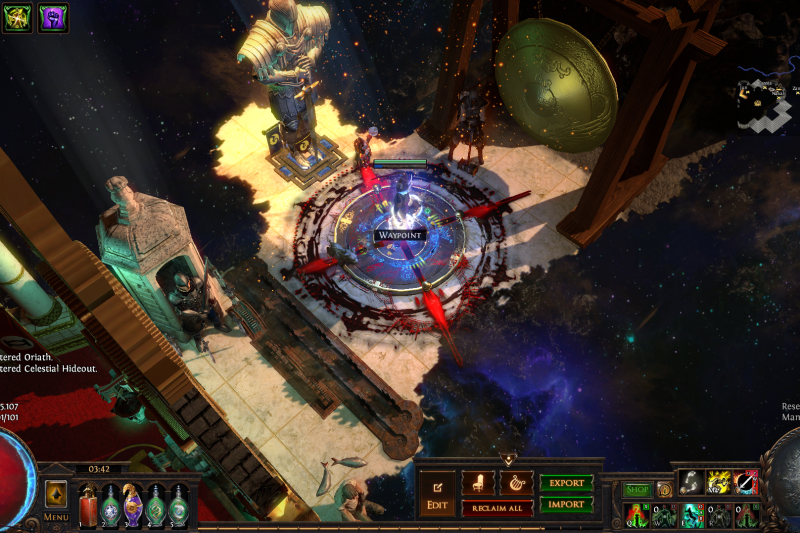Click the Waypoint label
The width and height of the screenshot is (800, 533).
pyautogui.click(x=400, y=236)
